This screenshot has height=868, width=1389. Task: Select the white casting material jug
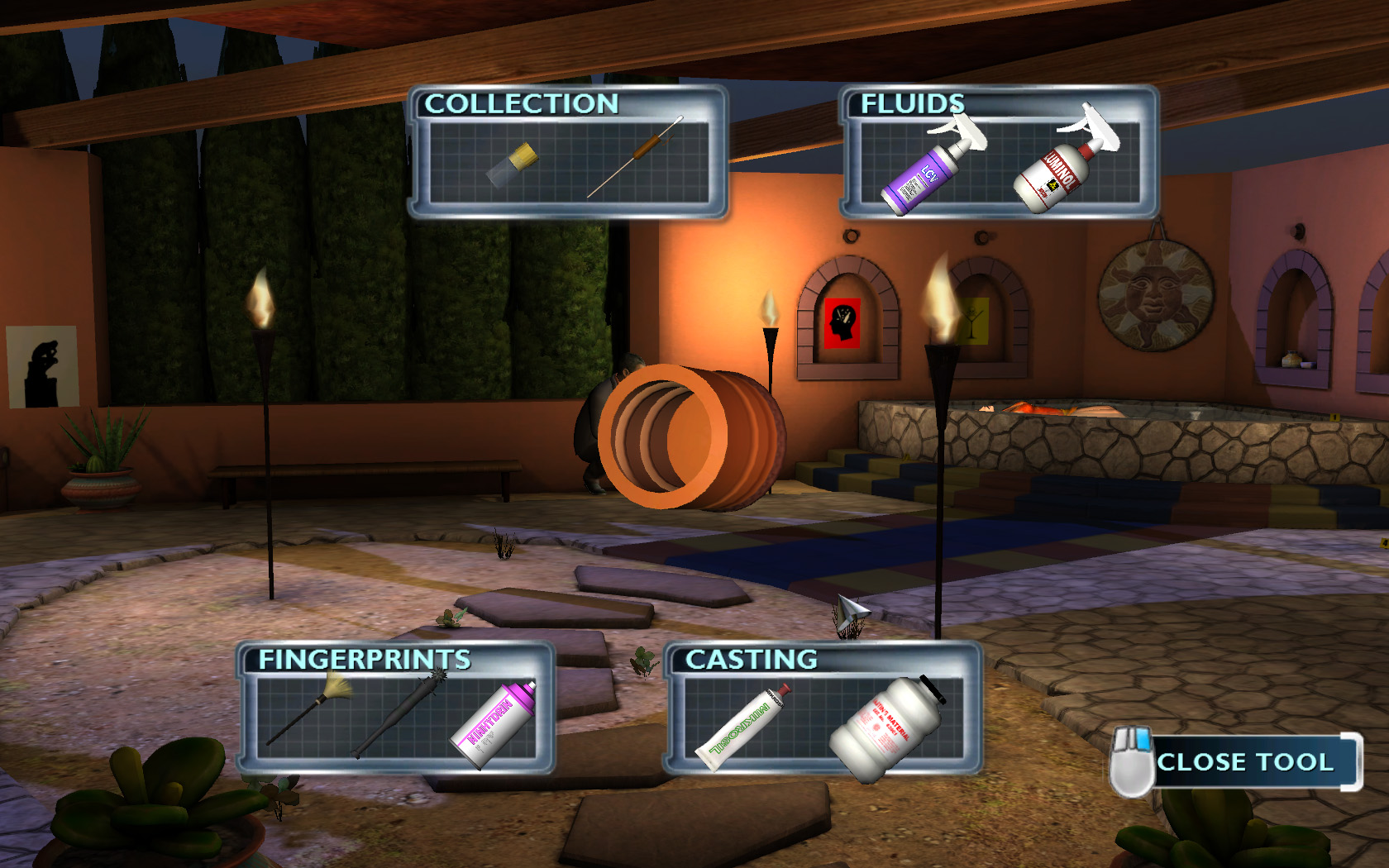[885, 727]
